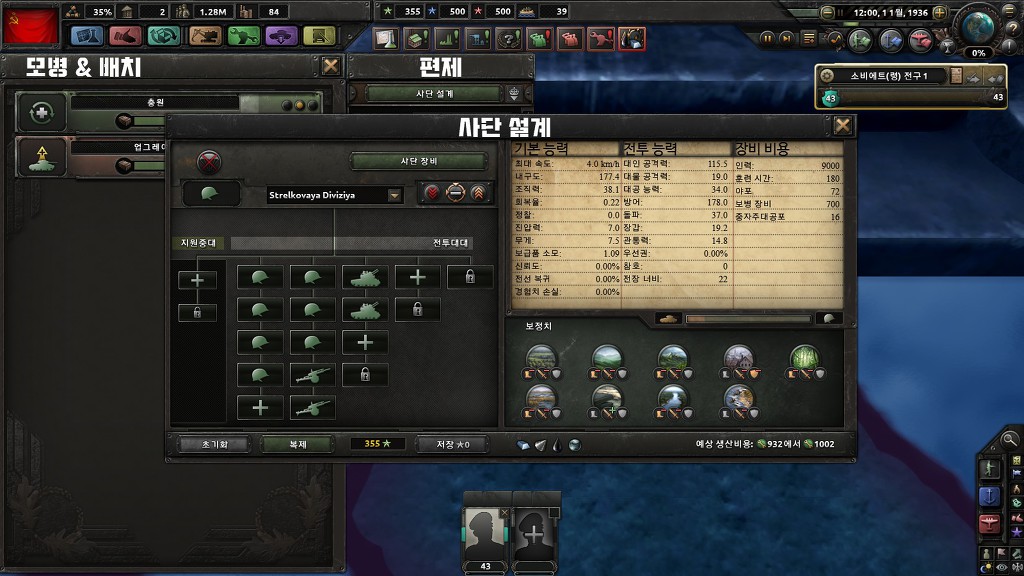Close the 사단 설계 division designer window
This screenshot has width=1024, height=576.
point(843,125)
